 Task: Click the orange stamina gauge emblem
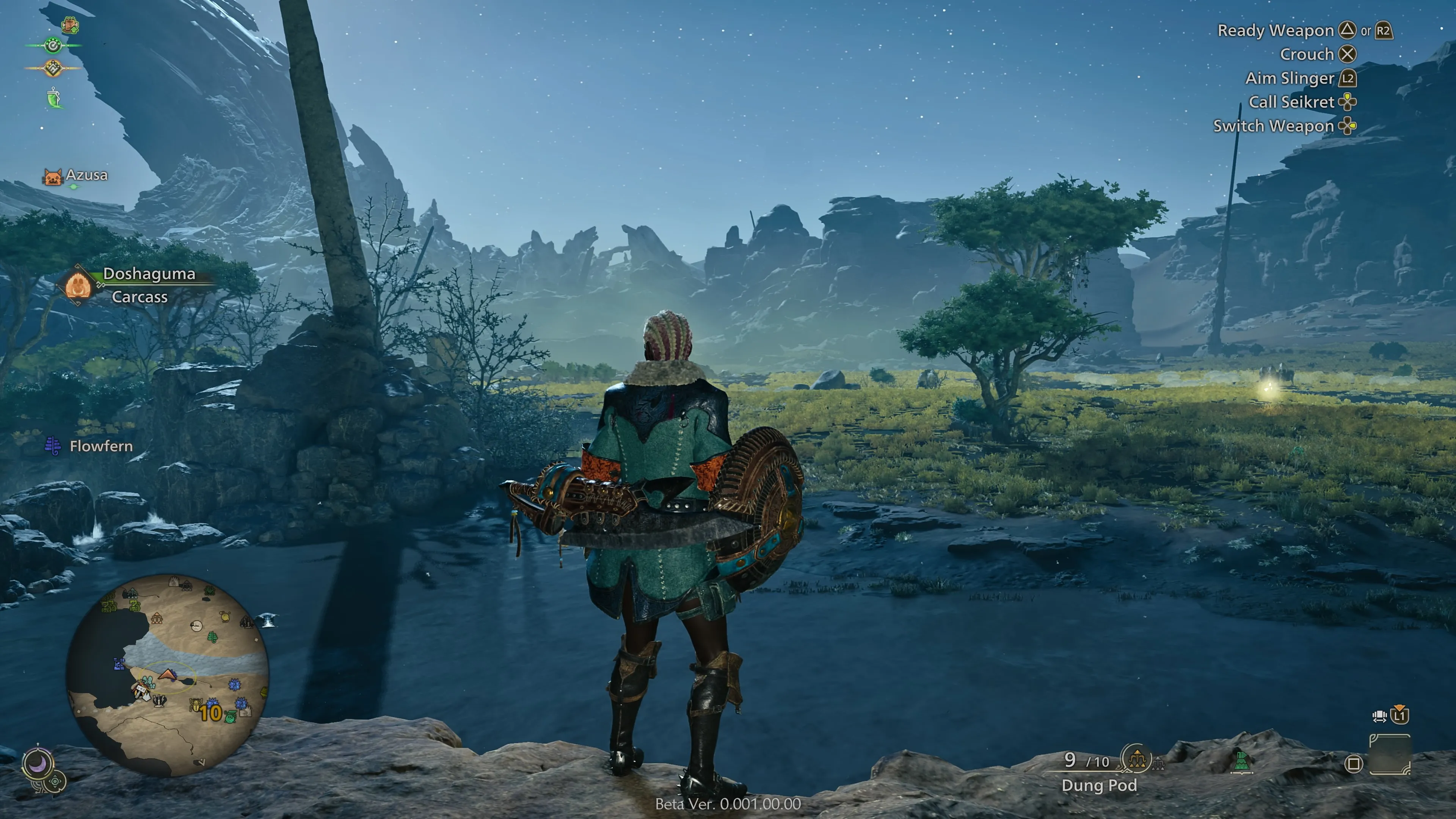pos(53,68)
